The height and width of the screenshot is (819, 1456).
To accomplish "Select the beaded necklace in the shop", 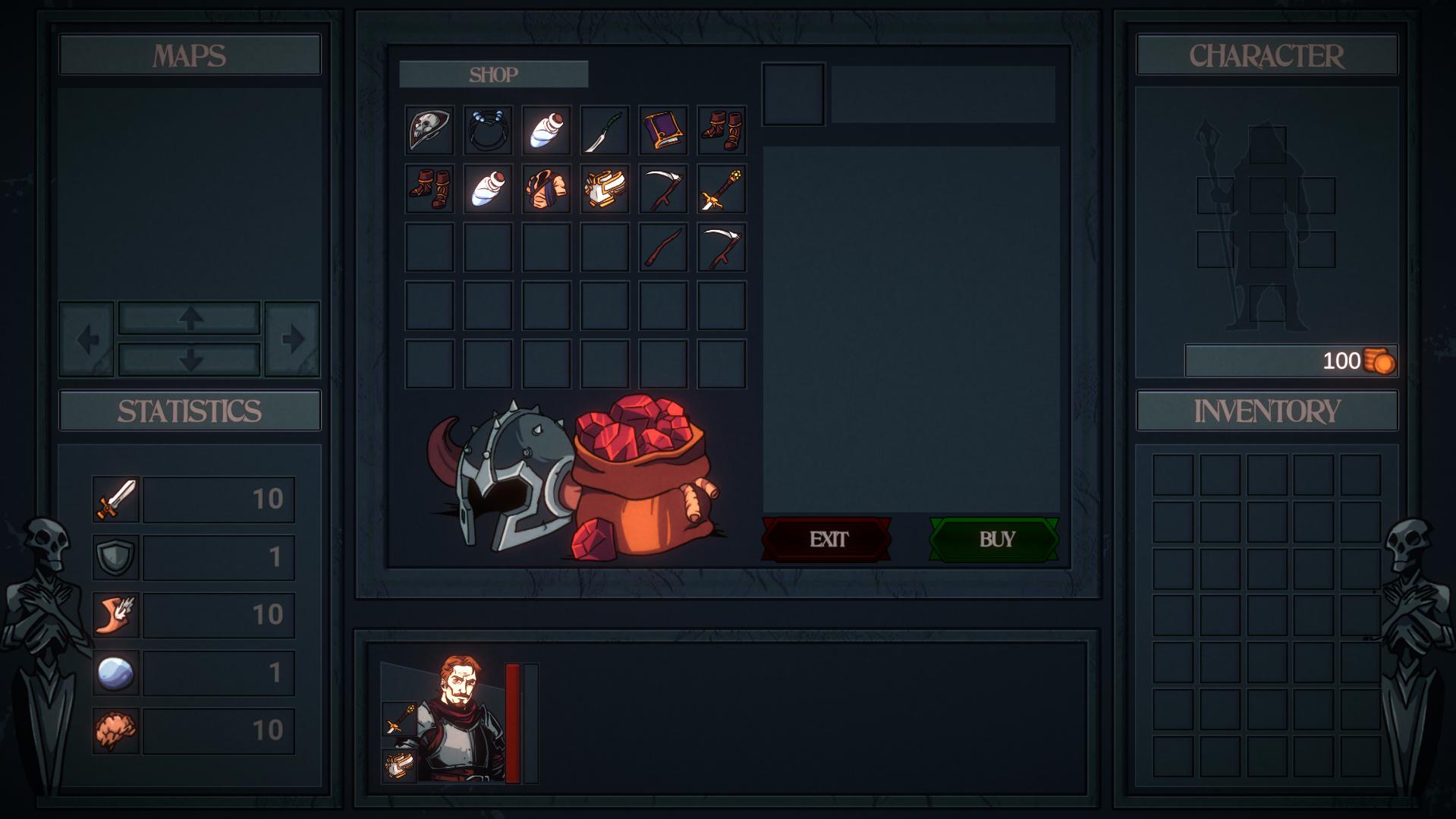I will [488, 129].
